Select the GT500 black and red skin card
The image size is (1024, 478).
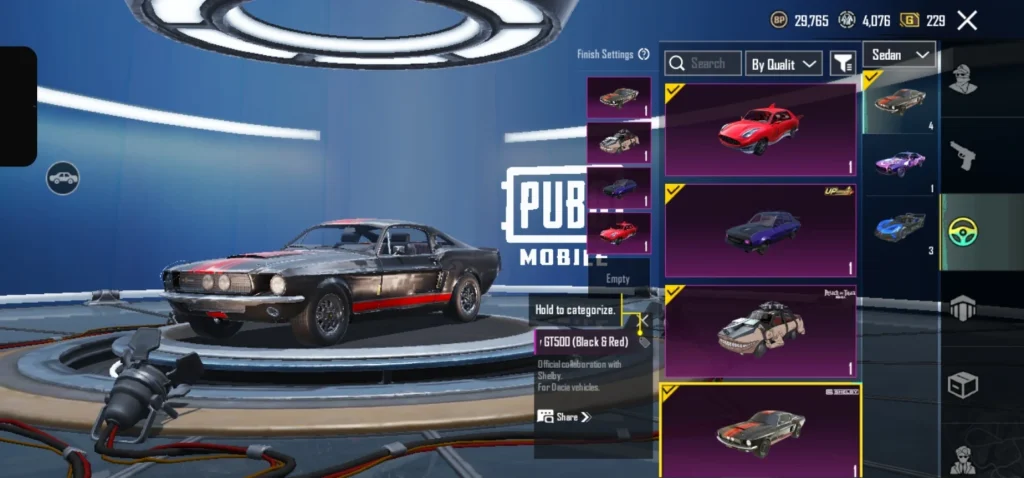tap(760, 430)
